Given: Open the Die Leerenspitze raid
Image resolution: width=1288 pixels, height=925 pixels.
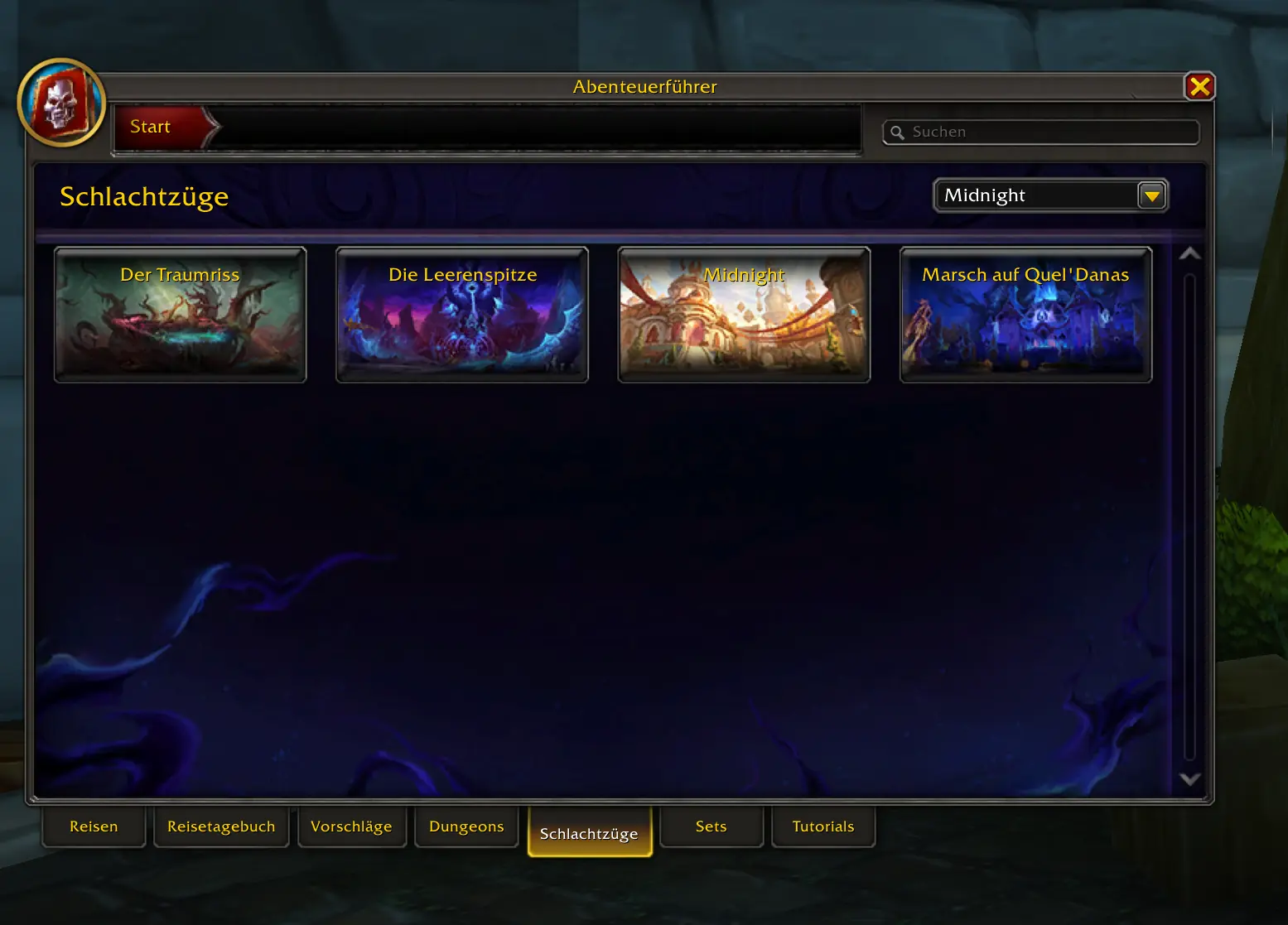Looking at the screenshot, I should (462, 315).
